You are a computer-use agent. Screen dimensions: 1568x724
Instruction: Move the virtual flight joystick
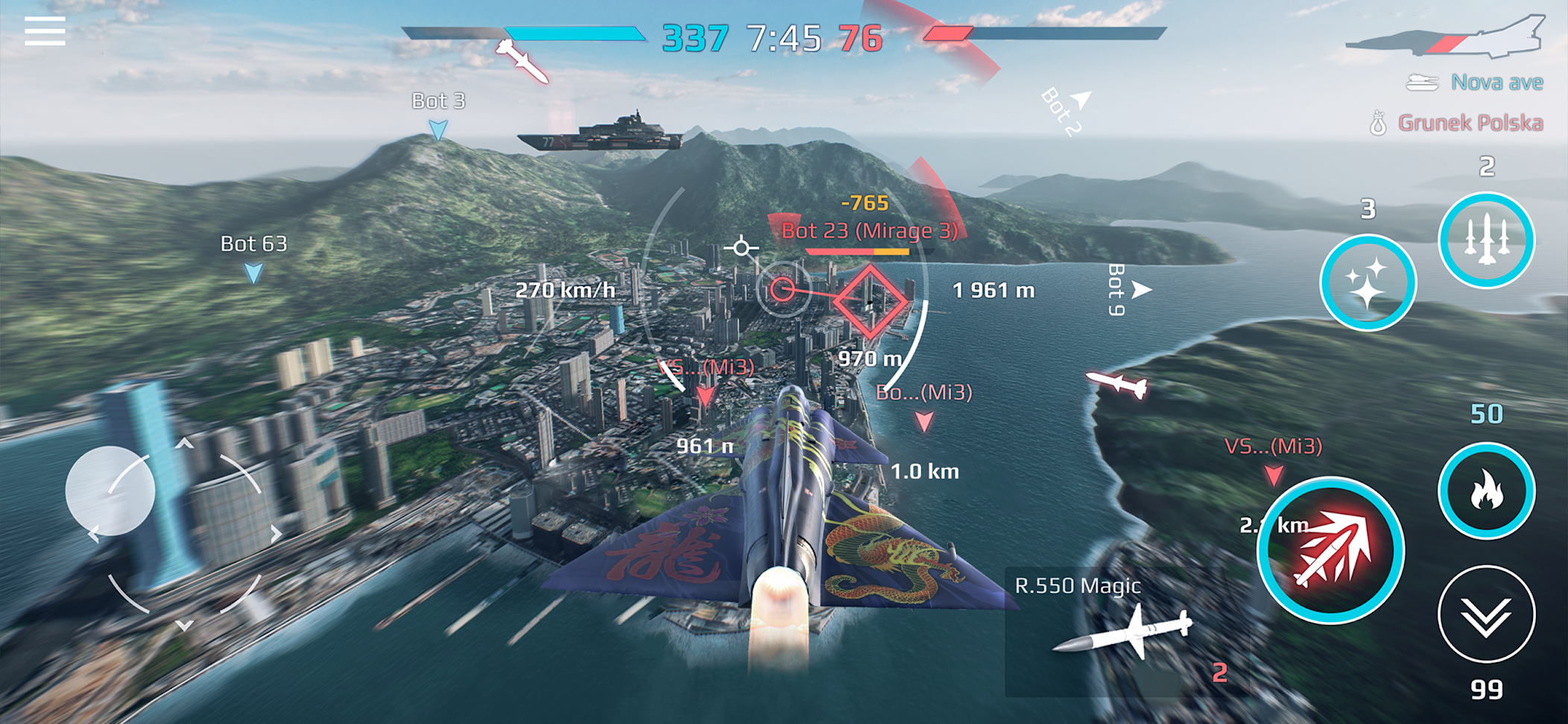(x=110, y=491)
